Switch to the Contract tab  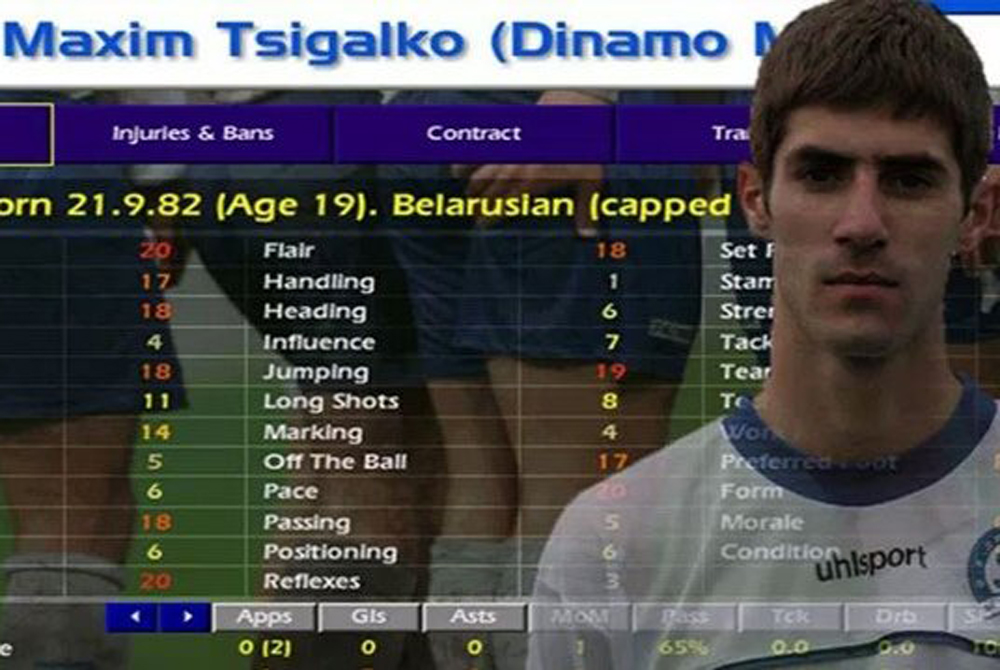[x=473, y=134]
